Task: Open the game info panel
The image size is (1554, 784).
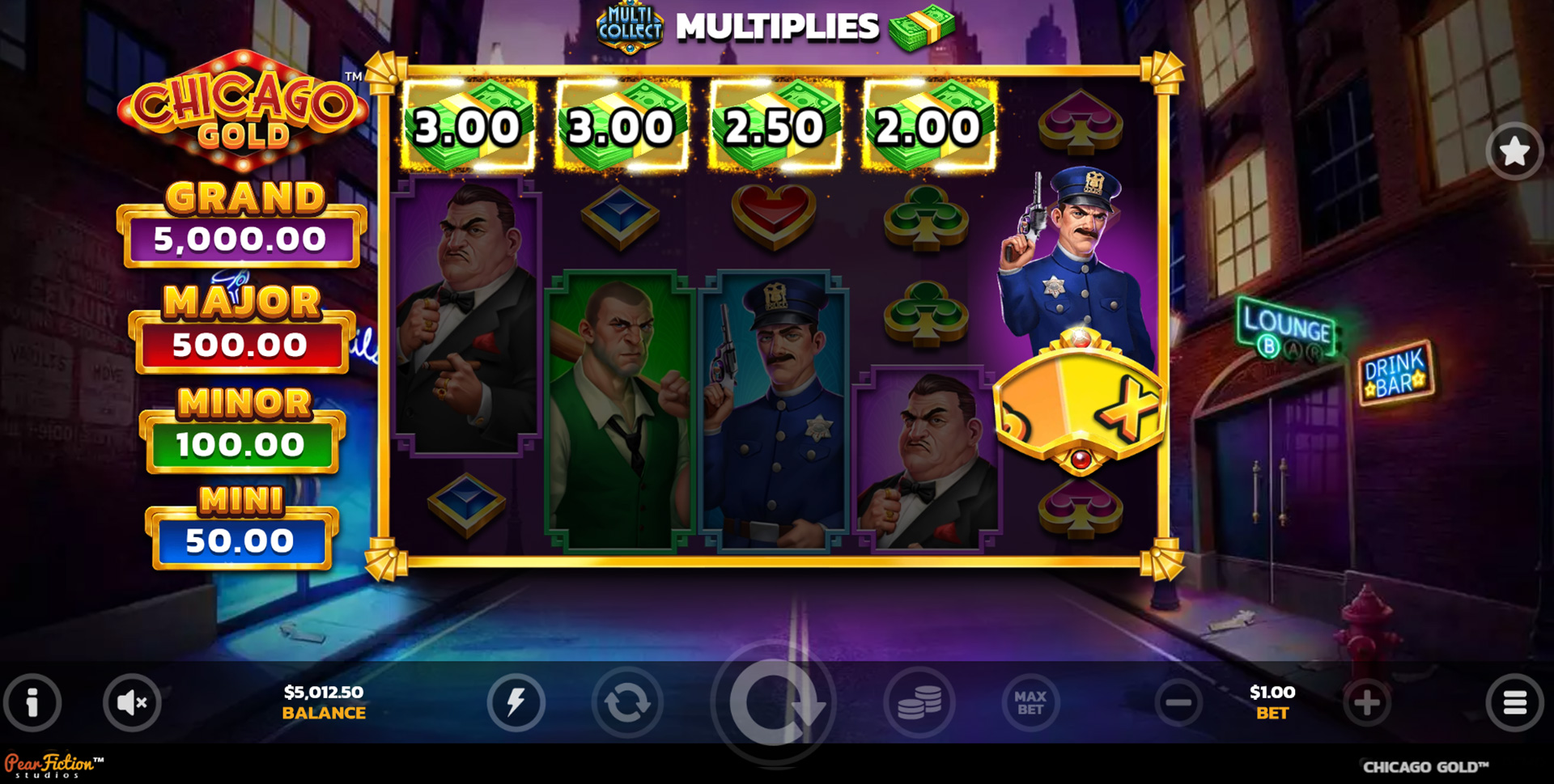Action: coord(32,702)
